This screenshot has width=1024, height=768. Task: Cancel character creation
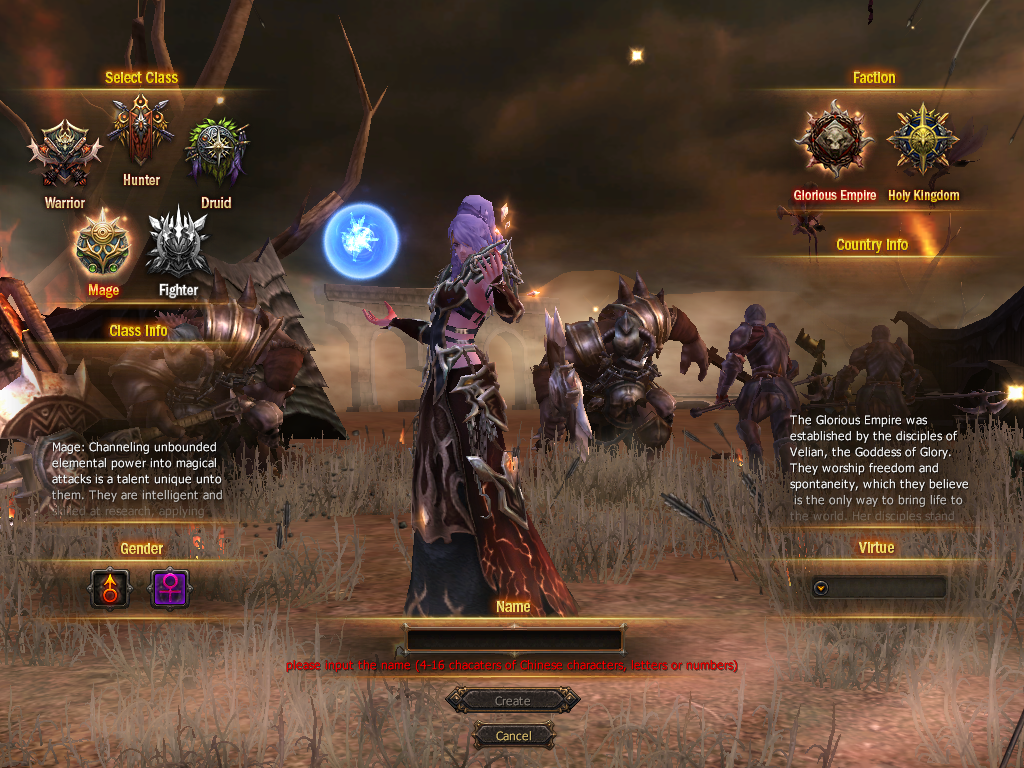(513, 736)
